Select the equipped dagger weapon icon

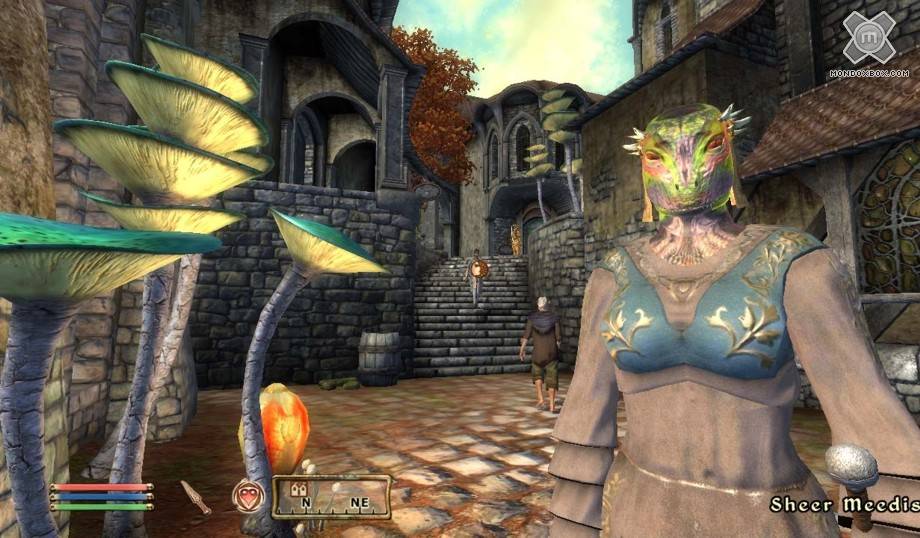point(196,496)
